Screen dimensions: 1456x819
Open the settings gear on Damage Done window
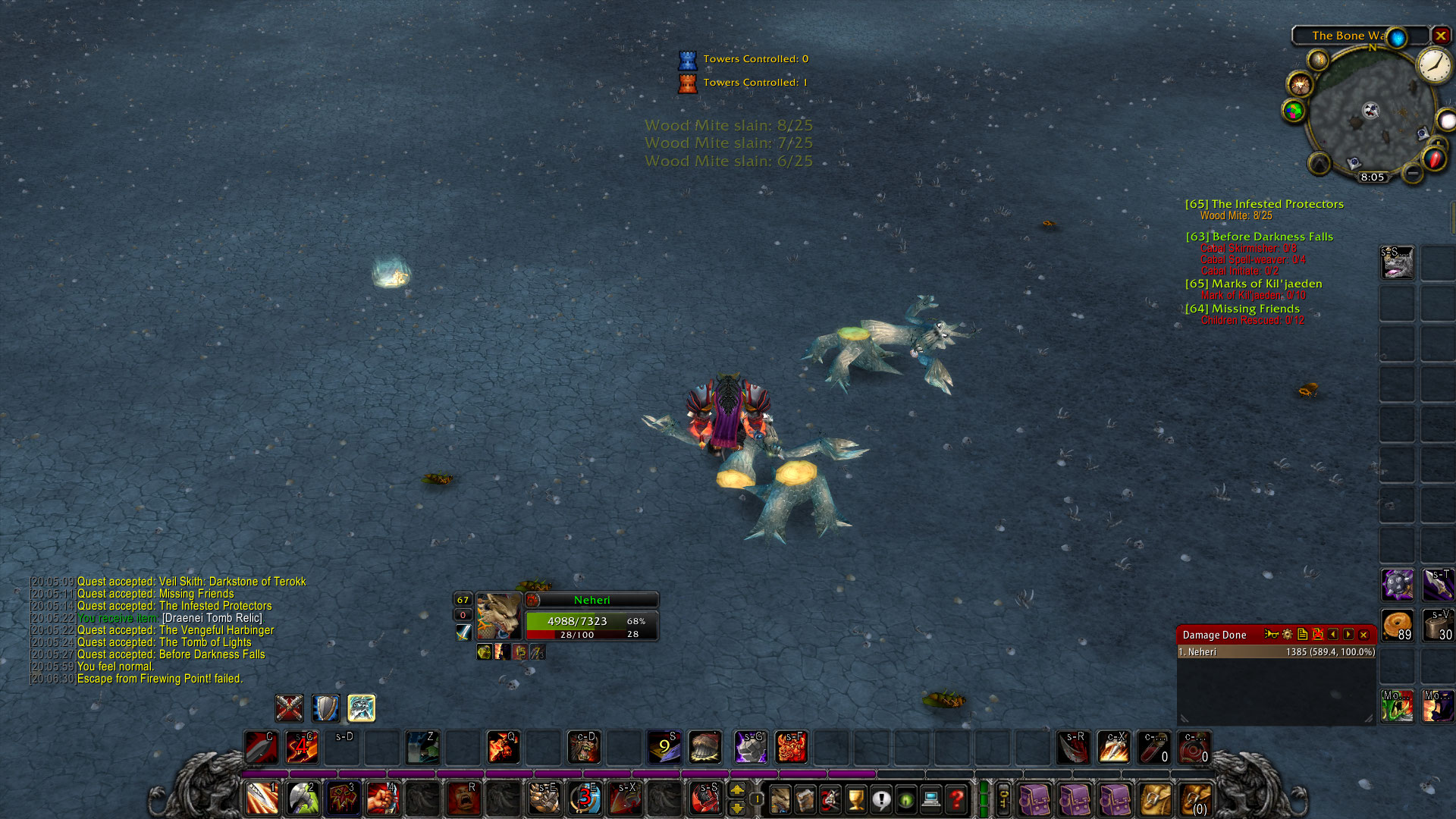pyautogui.click(x=1288, y=635)
